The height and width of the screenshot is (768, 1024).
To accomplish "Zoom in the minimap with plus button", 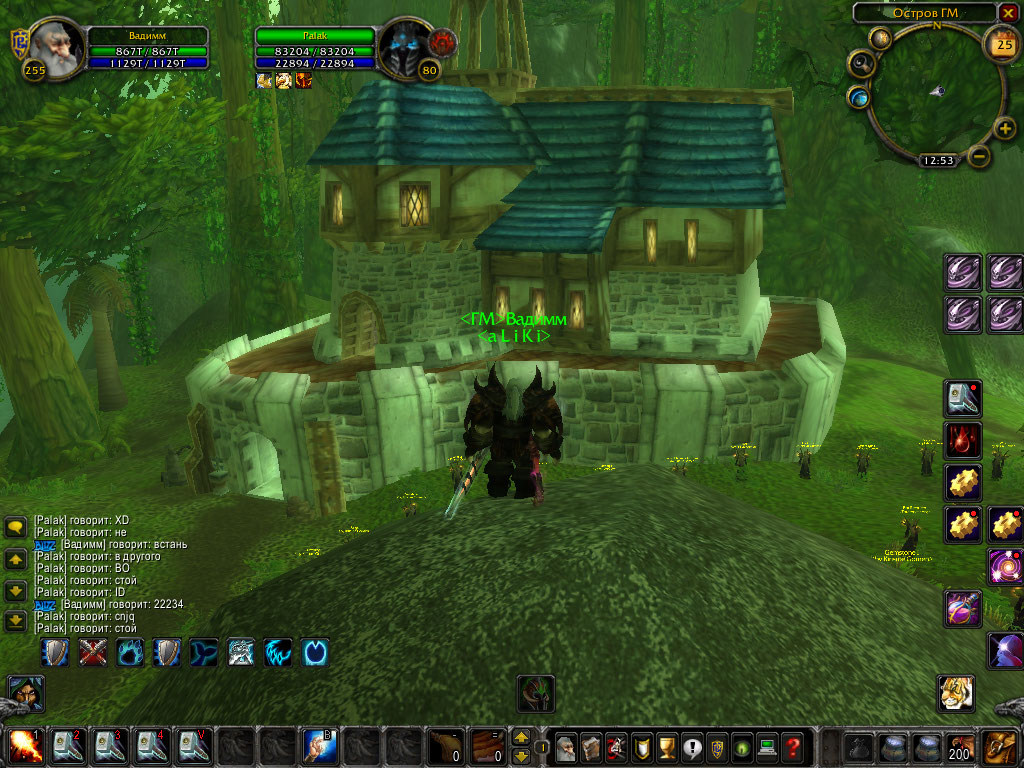I will pyautogui.click(x=1006, y=128).
